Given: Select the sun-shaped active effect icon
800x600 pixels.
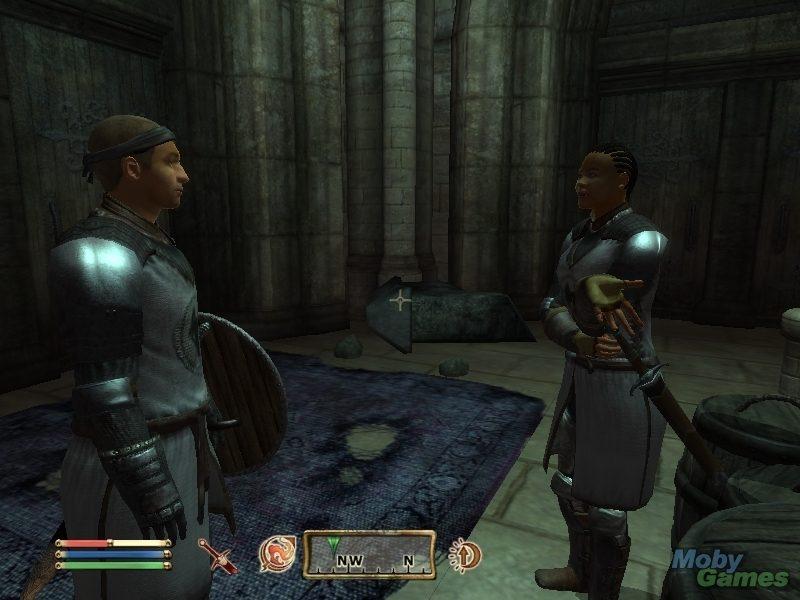Looking at the screenshot, I should (464, 554).
